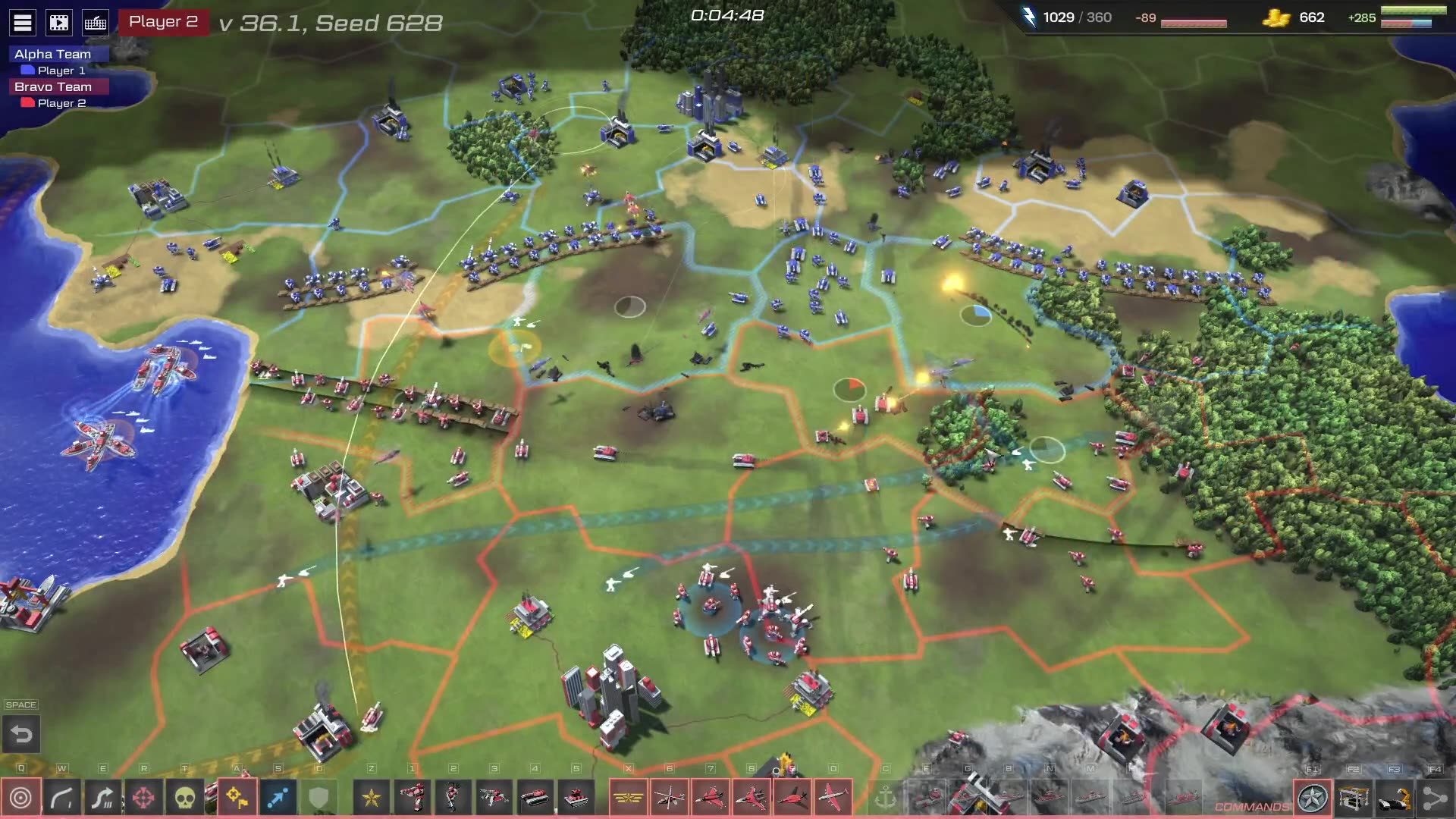Select the gold star unit category

point(372,798)
